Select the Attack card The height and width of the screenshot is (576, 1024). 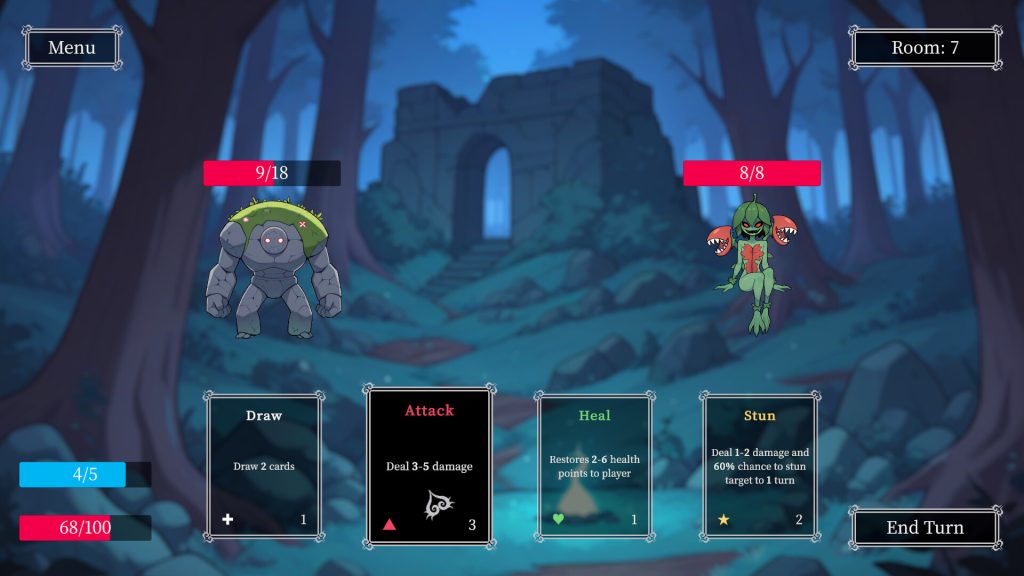click(429, 466)
